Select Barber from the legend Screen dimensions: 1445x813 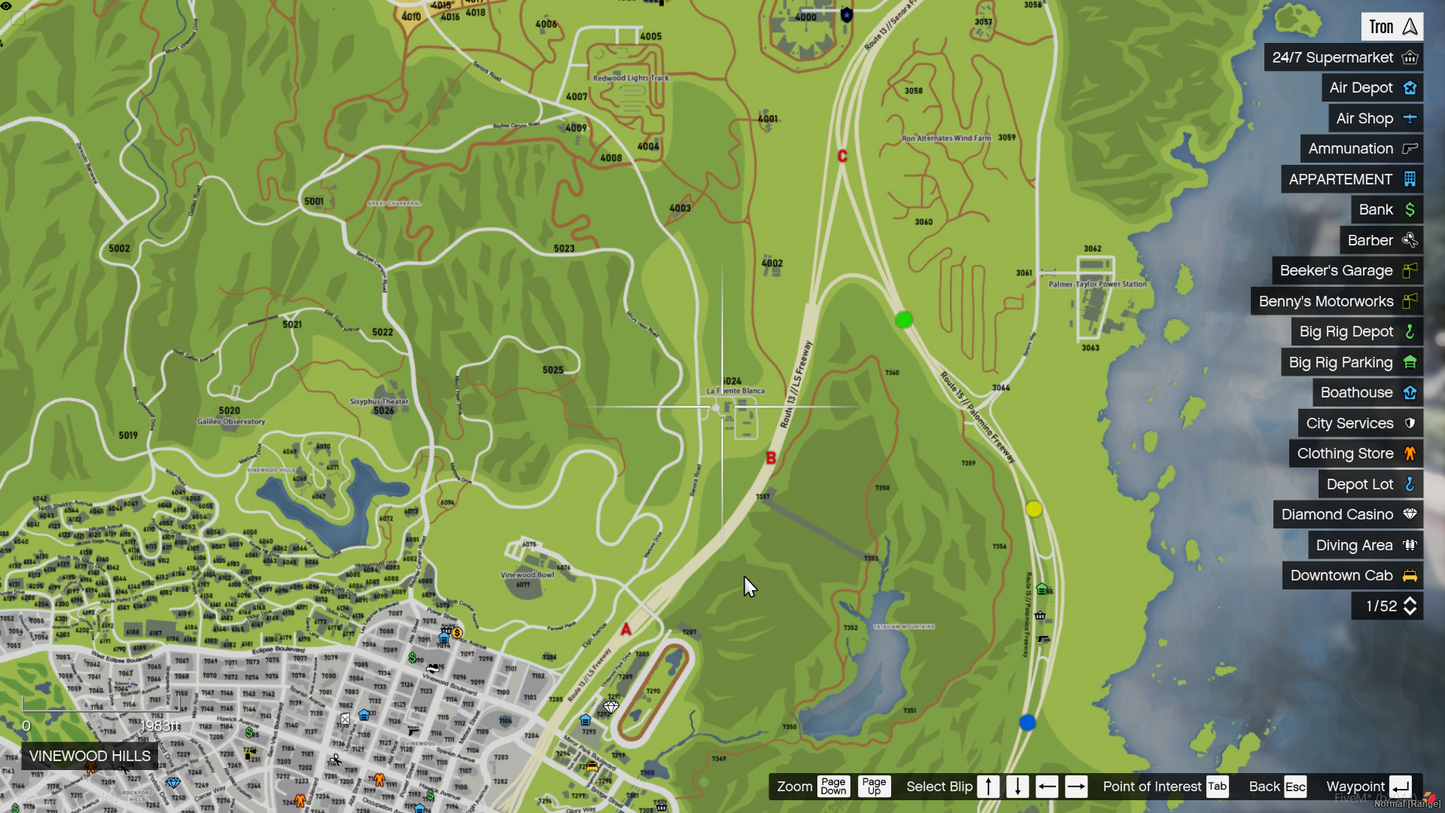point(1381,240)
